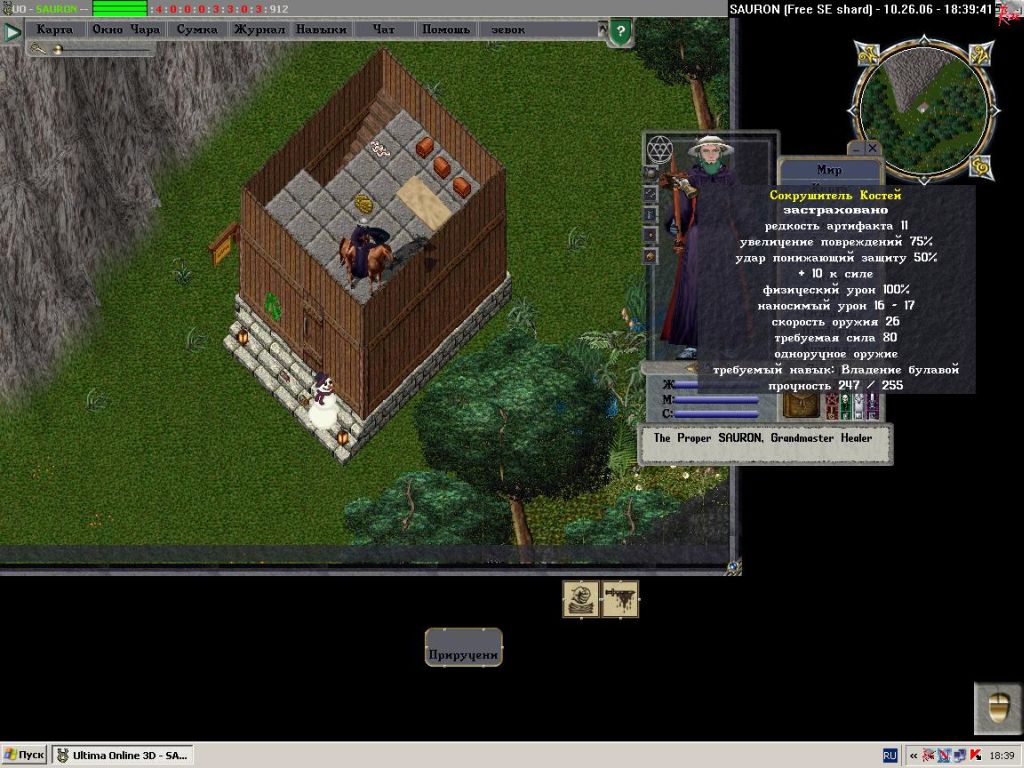1024x768 pixels.
Task: Open the Карта (Map) menu
Action: [x=54, y=30]
